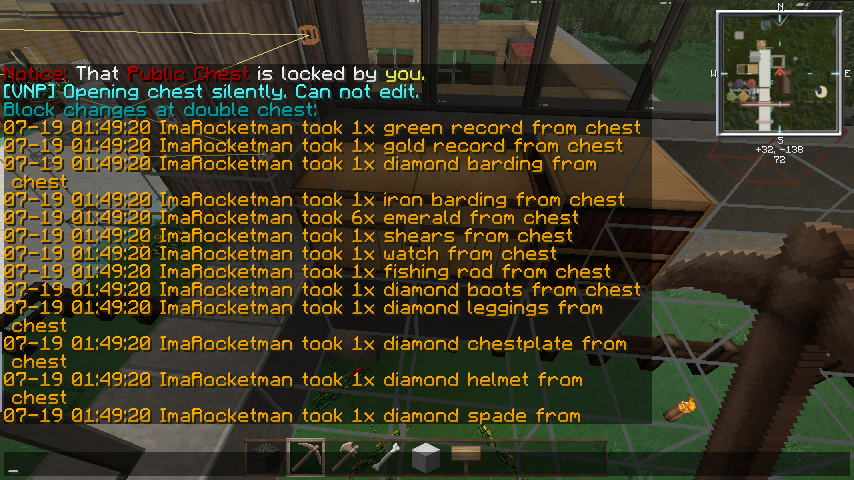Screen dimensions: 854x480
Task: Click the minimap in the corner
Action: click(x=779, y=73)
